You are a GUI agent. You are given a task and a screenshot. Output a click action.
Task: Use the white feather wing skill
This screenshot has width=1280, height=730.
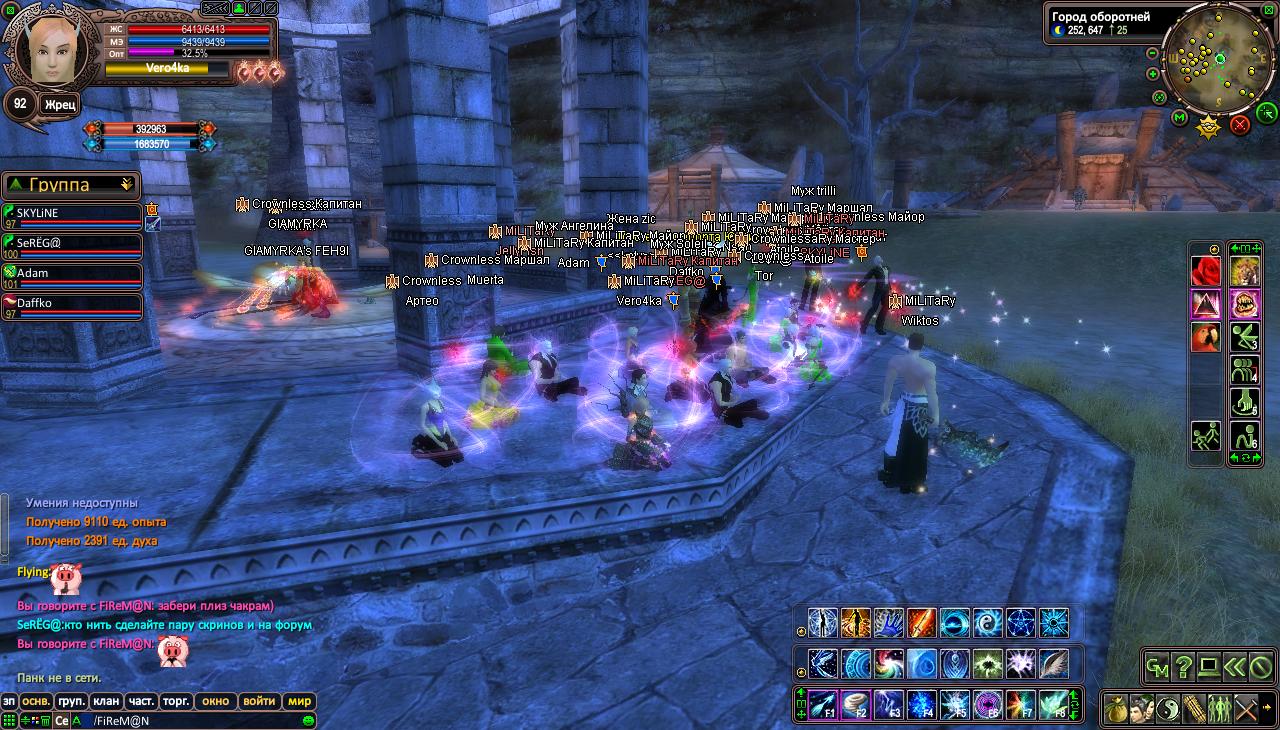(1053, 664)
